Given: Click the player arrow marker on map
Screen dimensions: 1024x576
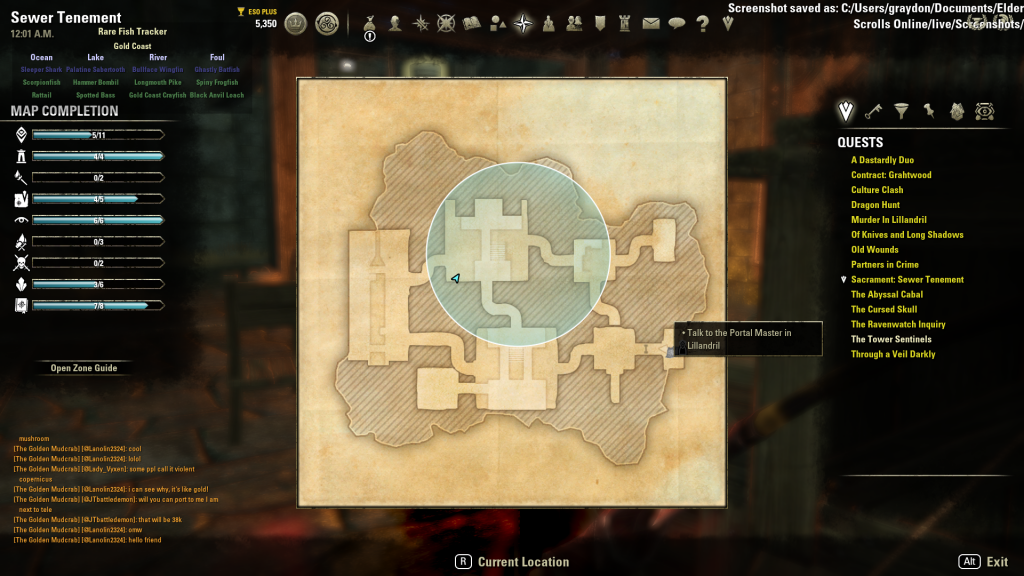Looking at the screenshot, I should tap(456, 279).
